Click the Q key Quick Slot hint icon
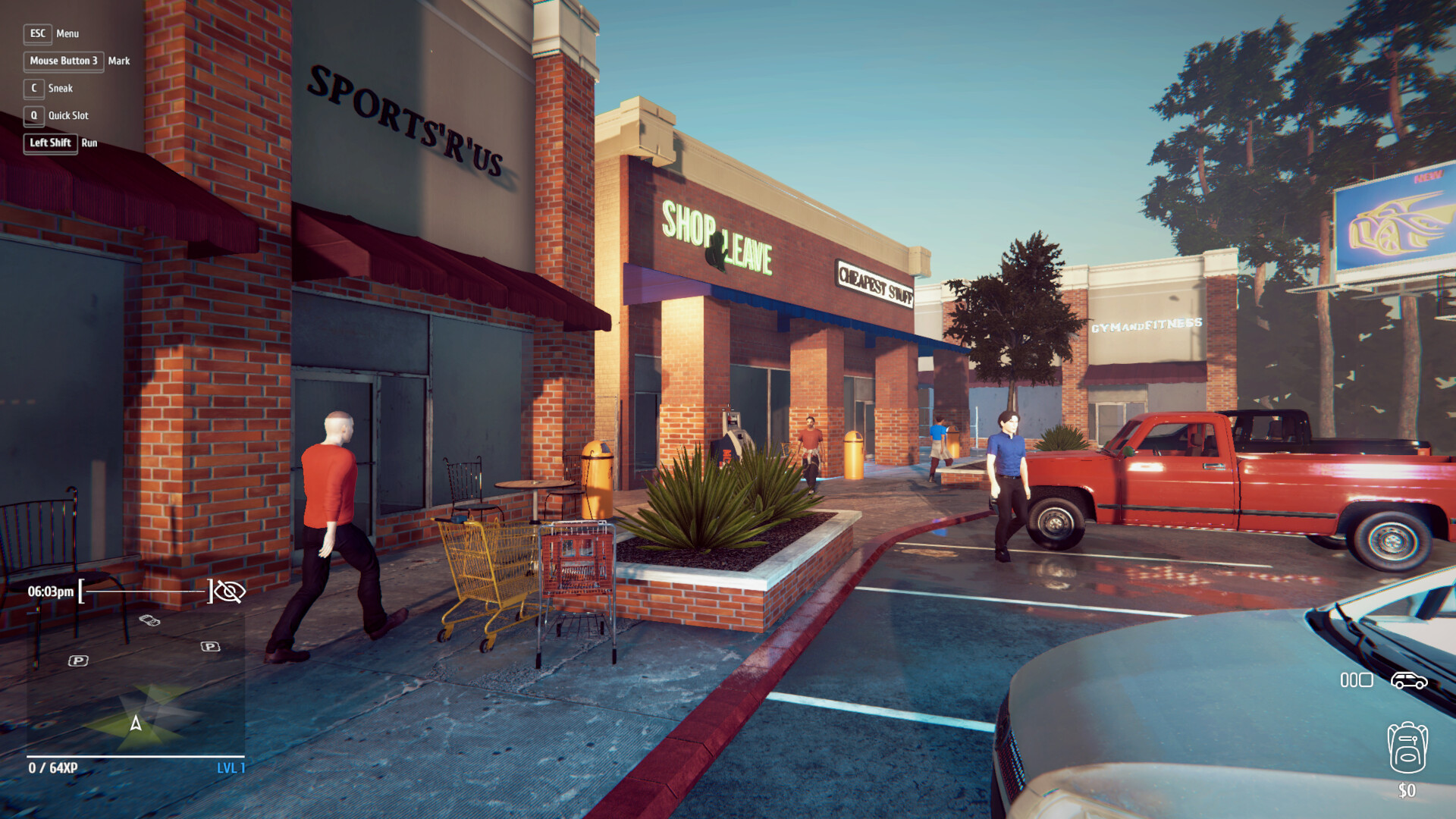Viewport: 1456px width, 819px height. (33, 116)
